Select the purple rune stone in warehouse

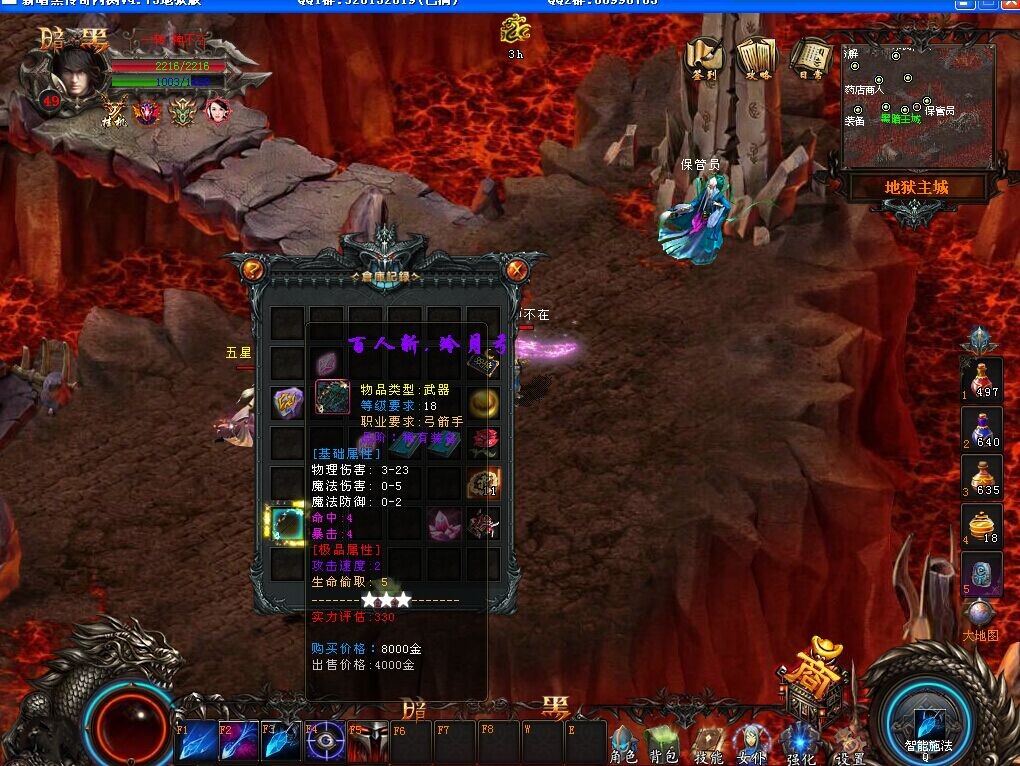pyautogui.click(x=288, y=403)
